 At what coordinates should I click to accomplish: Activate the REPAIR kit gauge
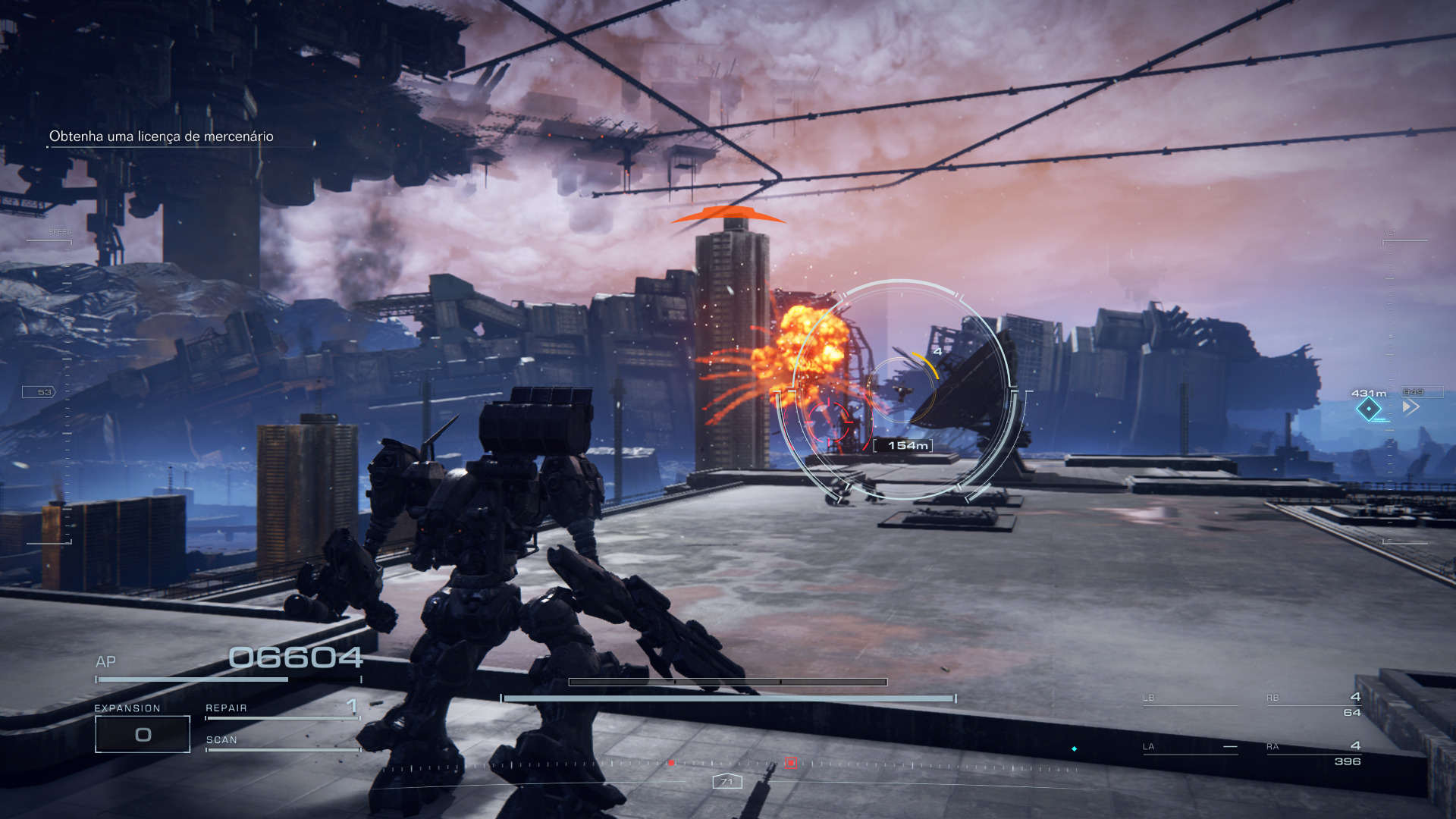pos(282,710)
